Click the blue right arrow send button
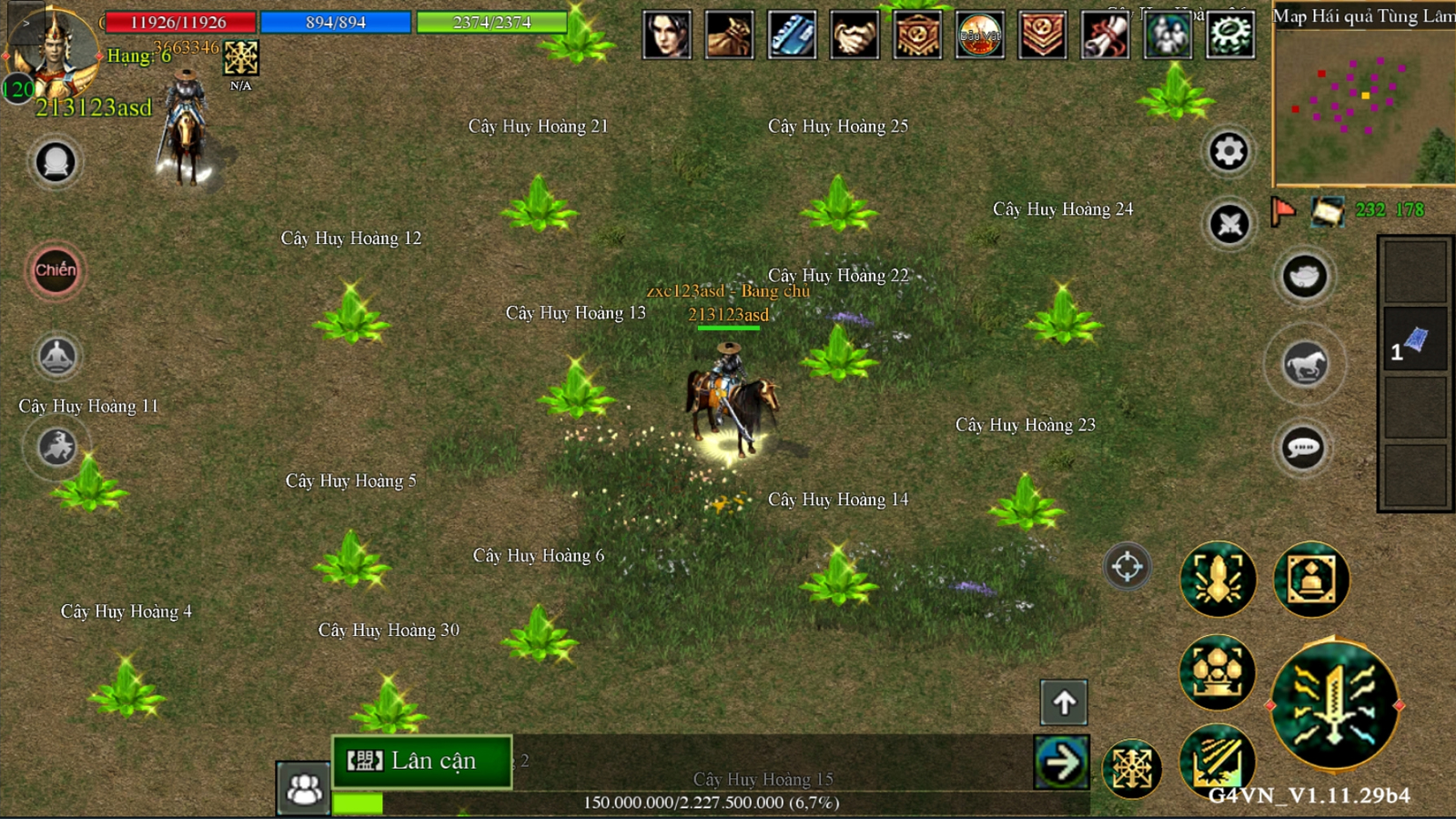The height and width of the screenshot is (819, 1456). click(x=1061, y=762)
